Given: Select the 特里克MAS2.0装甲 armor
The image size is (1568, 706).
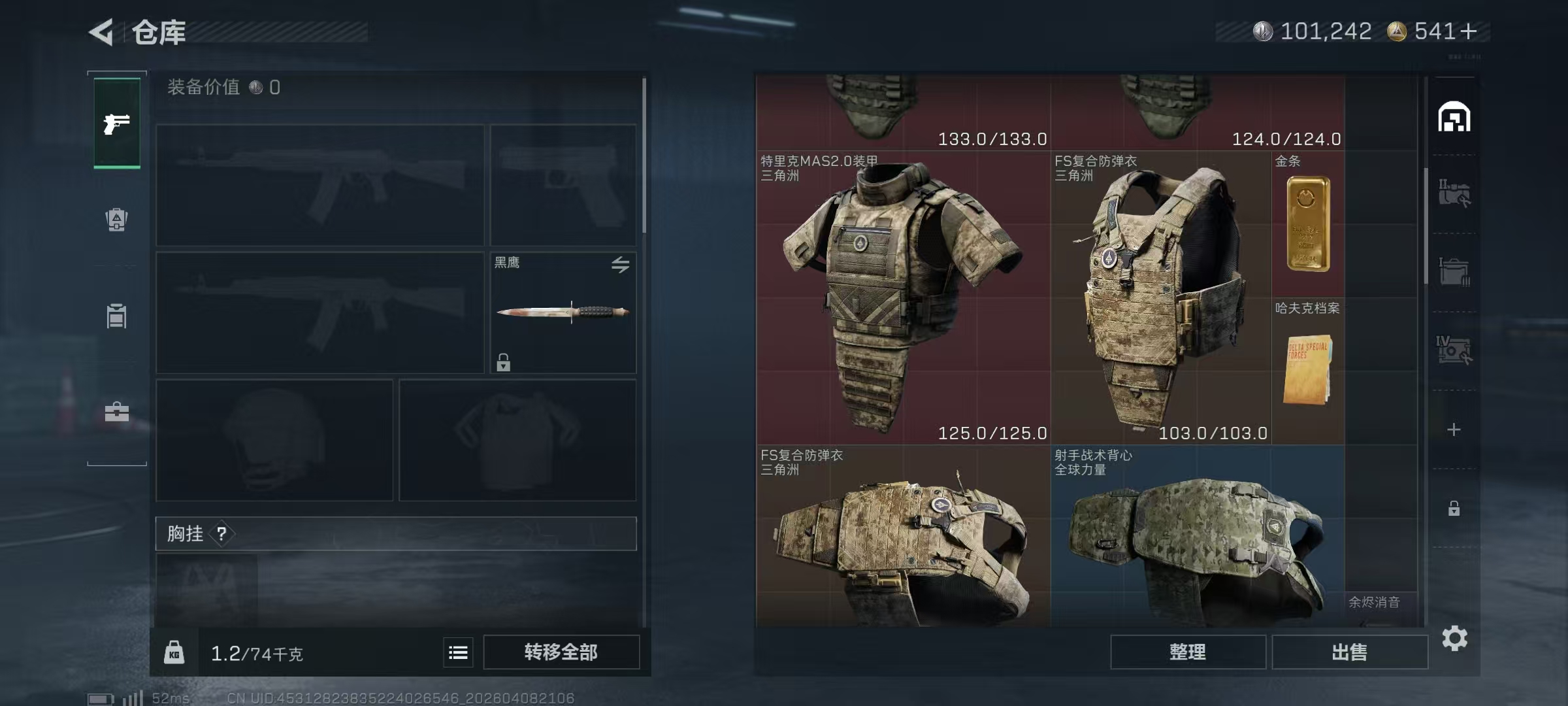Looking at the screenshot, I should (x=903, y=298).
